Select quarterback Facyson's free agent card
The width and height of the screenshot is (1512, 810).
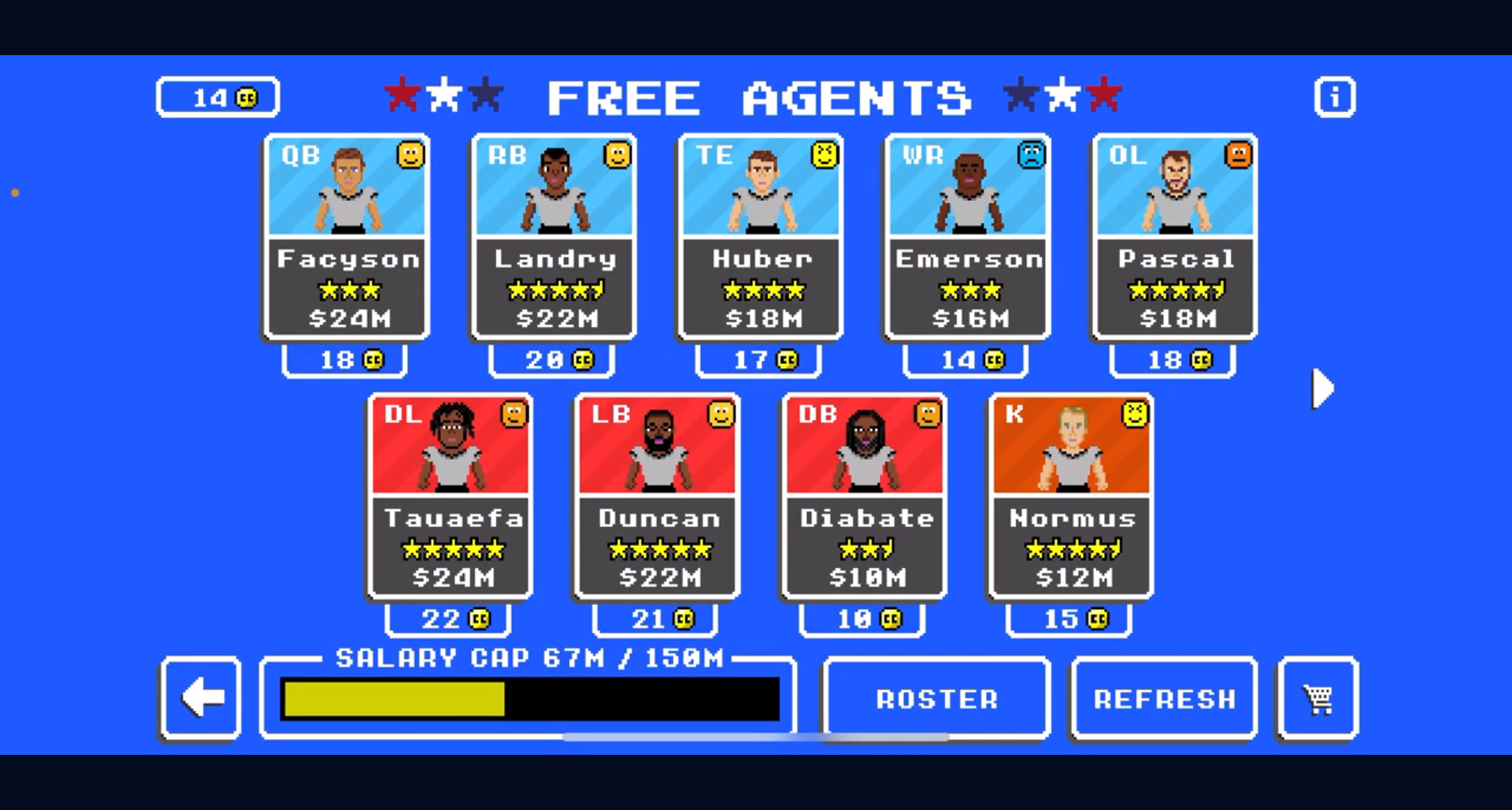[346, 237]
